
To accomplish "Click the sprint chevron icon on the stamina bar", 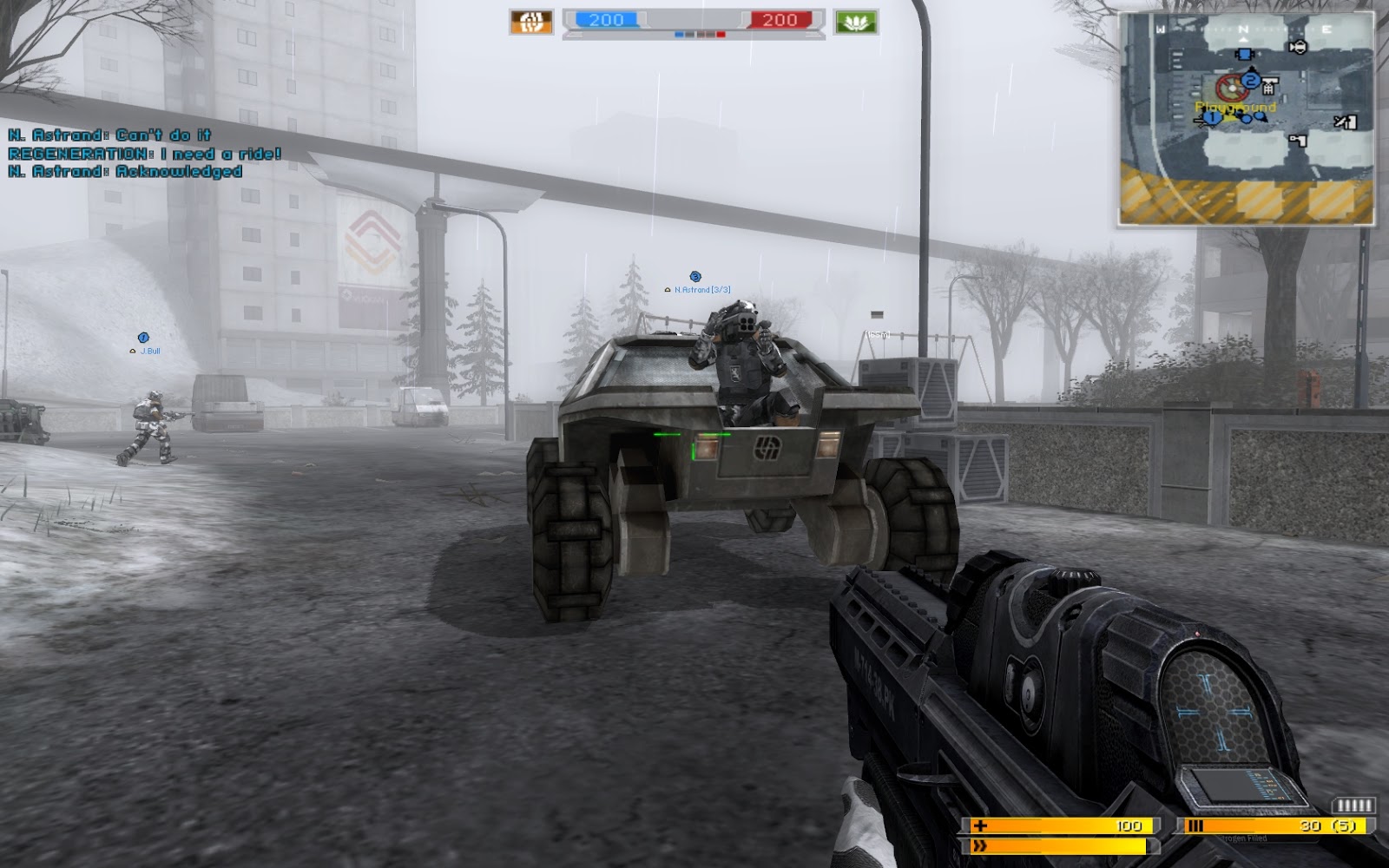I will pyautogui.click(x=980, y=845).
